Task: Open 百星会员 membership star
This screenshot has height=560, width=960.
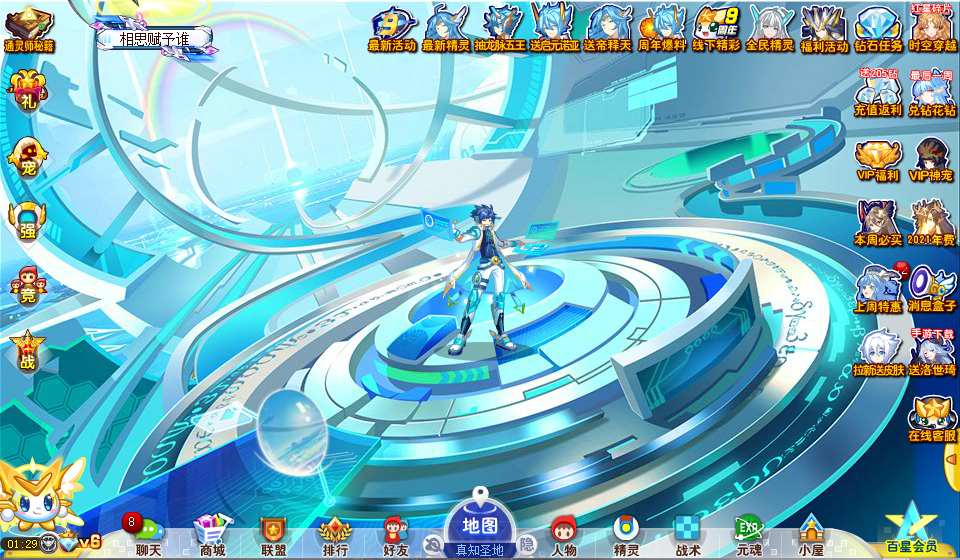Action: tap(911, 530)
